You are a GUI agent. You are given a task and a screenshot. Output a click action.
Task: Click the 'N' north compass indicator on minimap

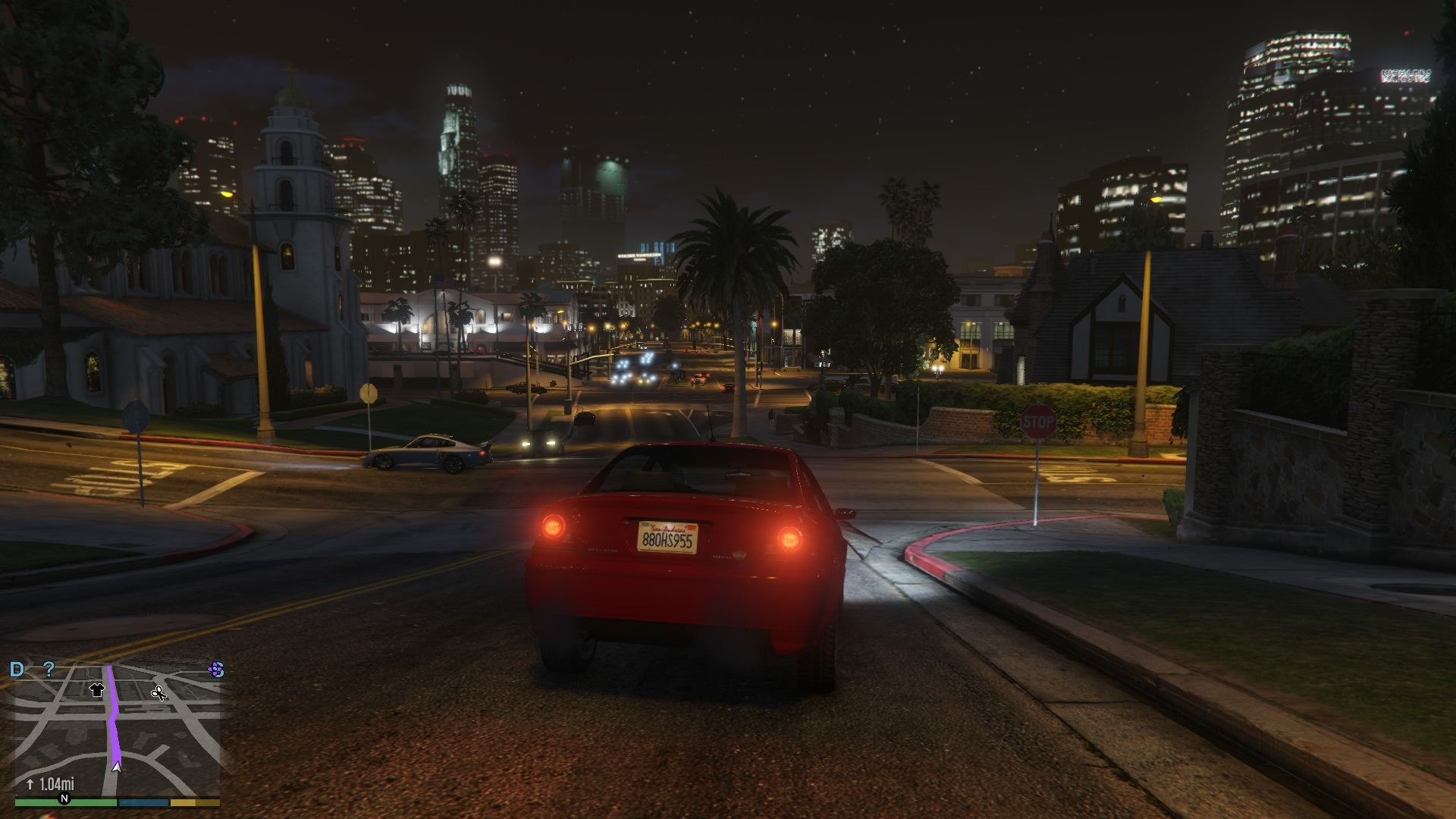click(x=65, y=799)
